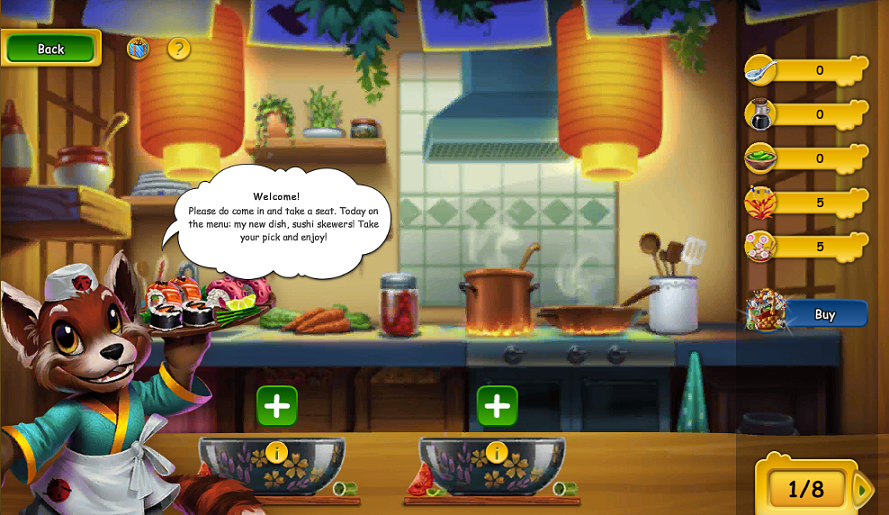Go back with the Back button
The height and width of the screenshot is (515, 889).
[x=51, y=48]
